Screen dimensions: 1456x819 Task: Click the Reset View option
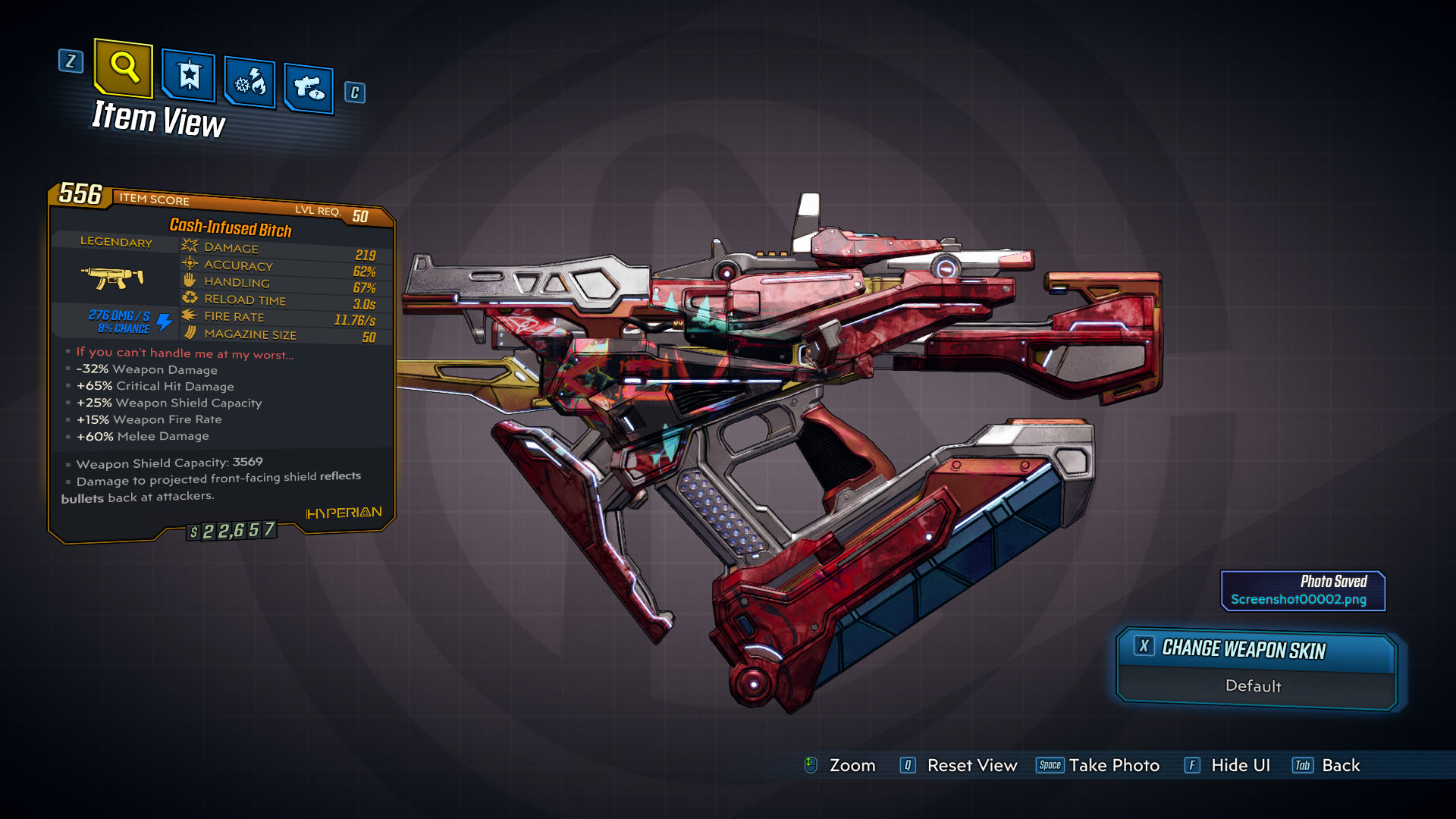pos(959,765)
